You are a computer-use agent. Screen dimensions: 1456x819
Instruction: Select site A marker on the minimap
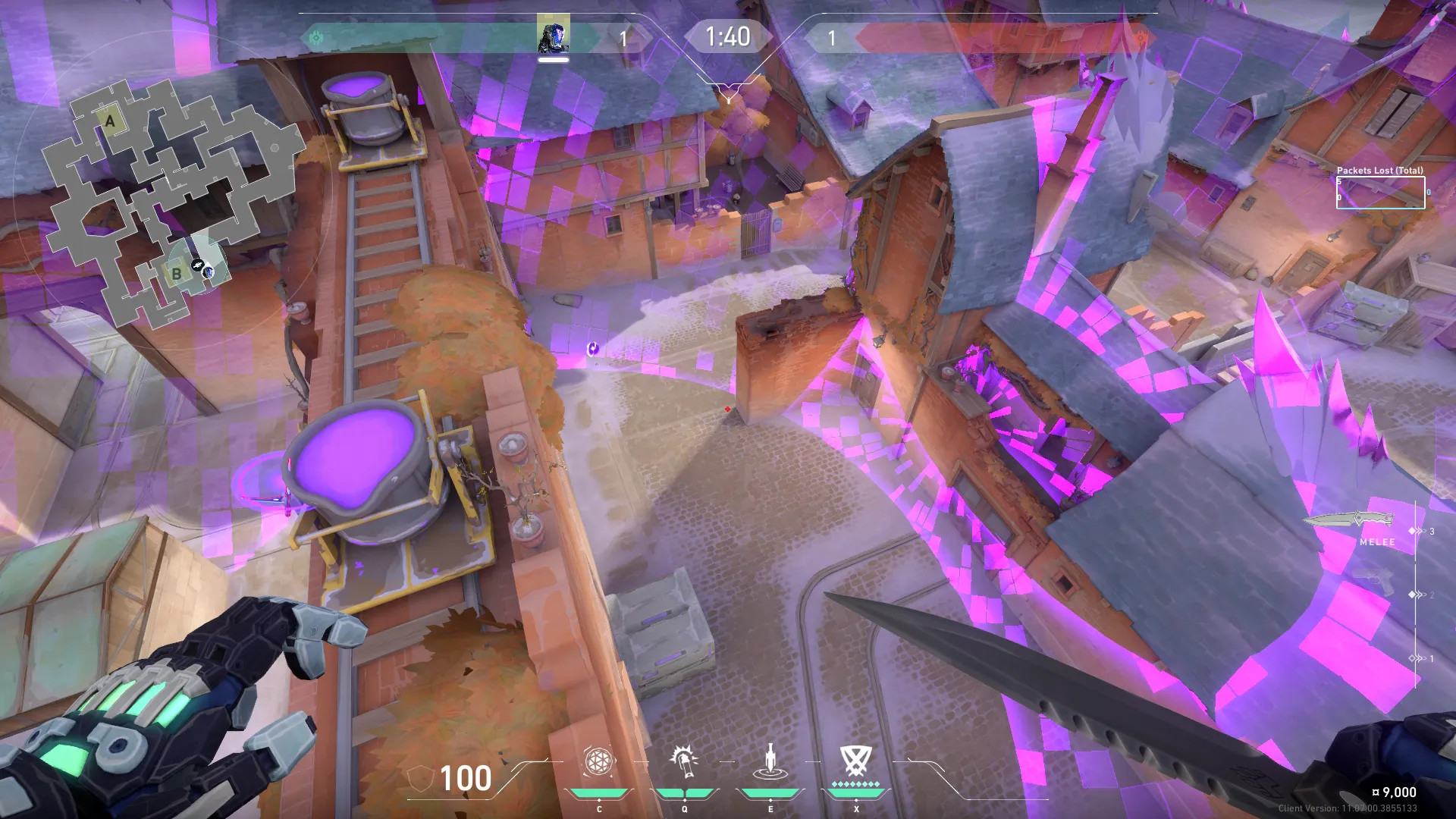tap(111, 121)
